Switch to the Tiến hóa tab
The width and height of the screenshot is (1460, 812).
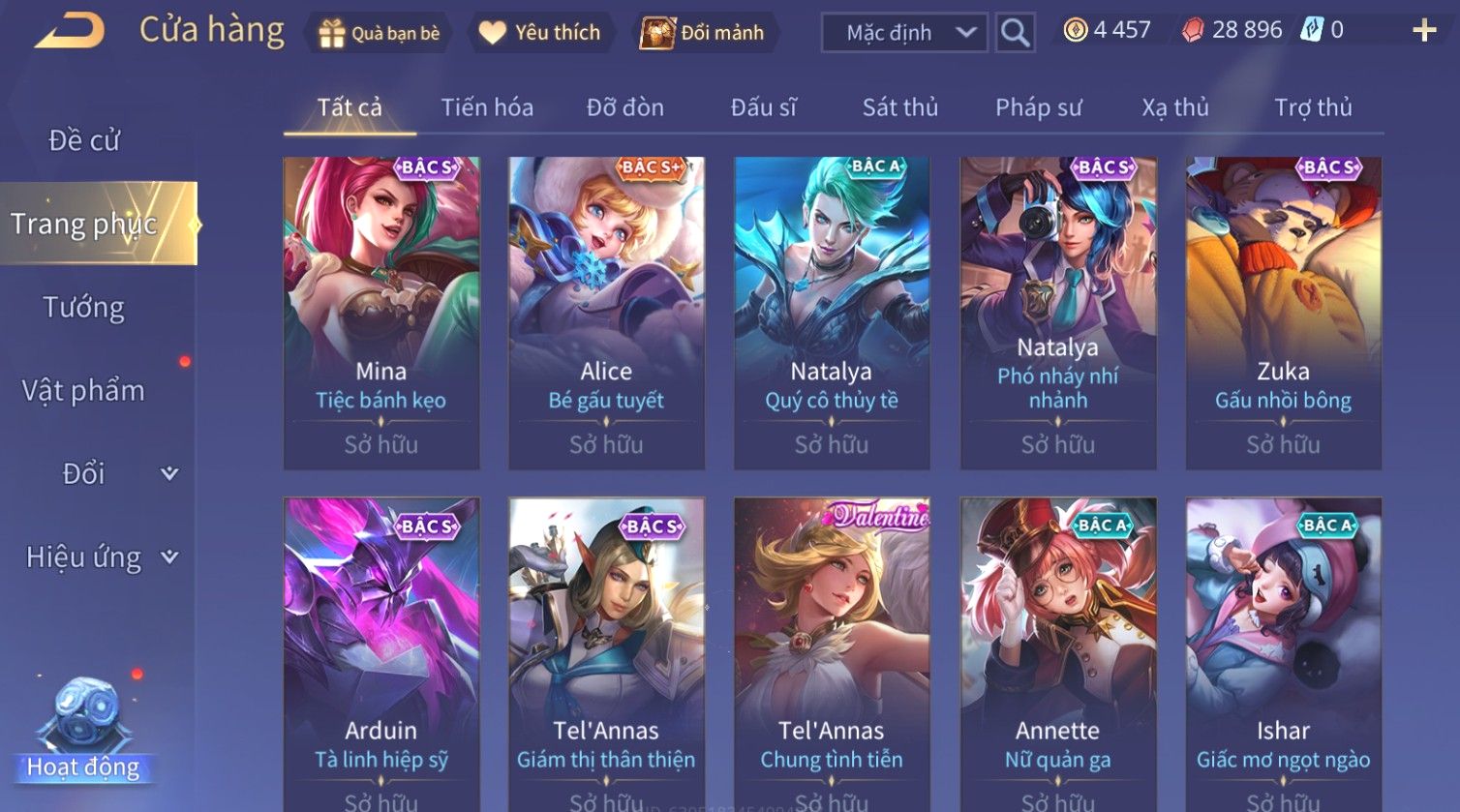tap(487, 107)
